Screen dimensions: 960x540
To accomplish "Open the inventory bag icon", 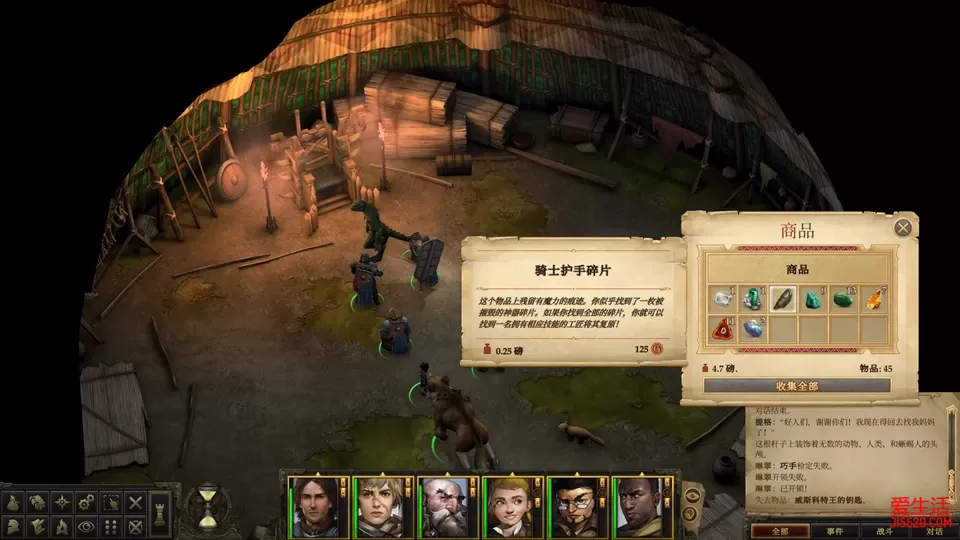I will coord(15,502).
